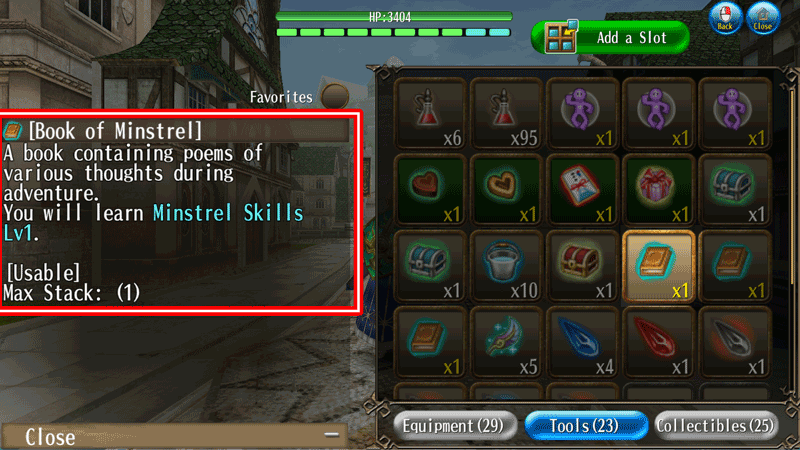Screen dimensions: 800x450
Task: Close the inventory with the round Close icon
Action: 763,17
